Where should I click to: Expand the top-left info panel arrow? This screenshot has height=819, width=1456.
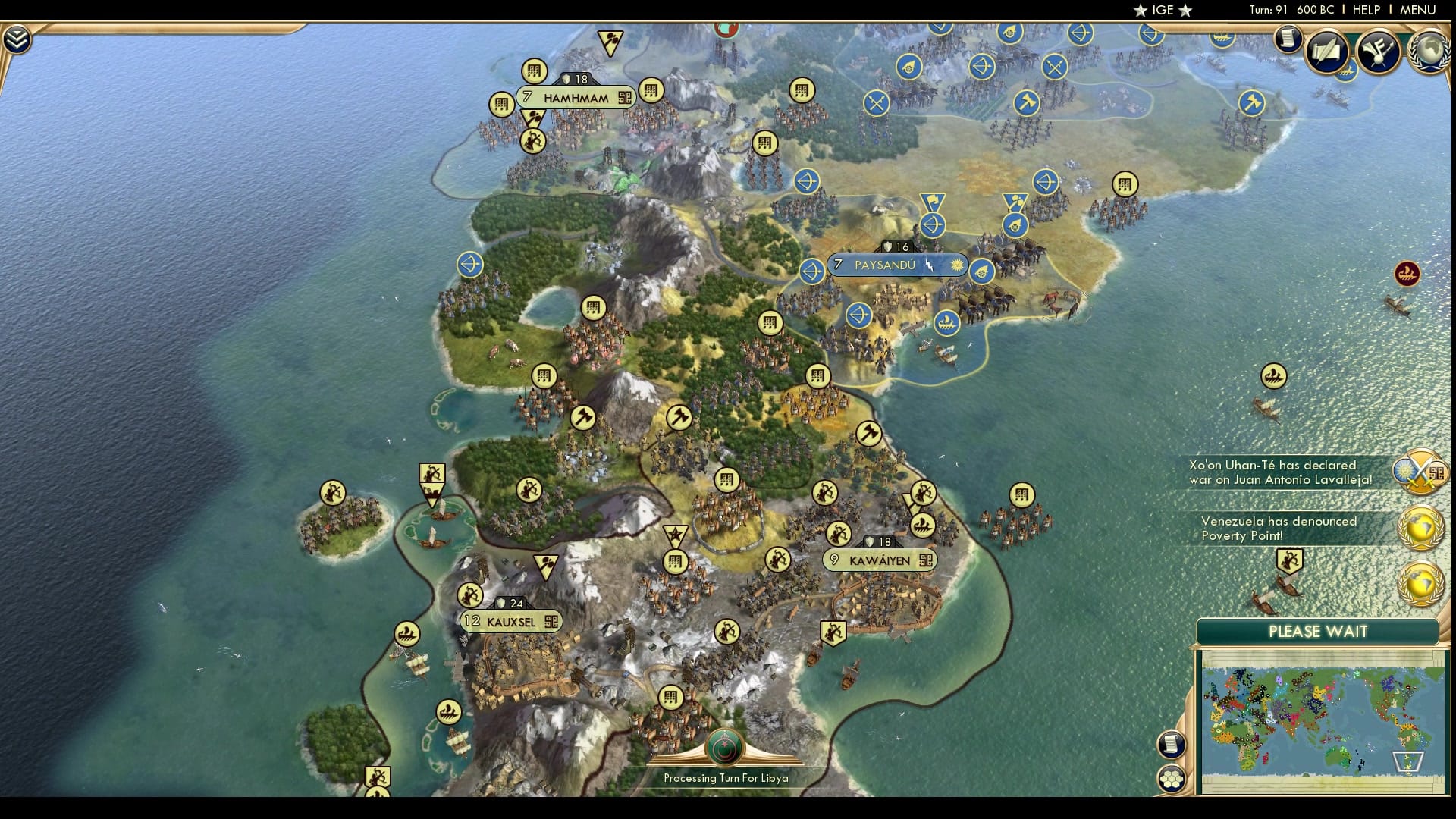(16, 39)
